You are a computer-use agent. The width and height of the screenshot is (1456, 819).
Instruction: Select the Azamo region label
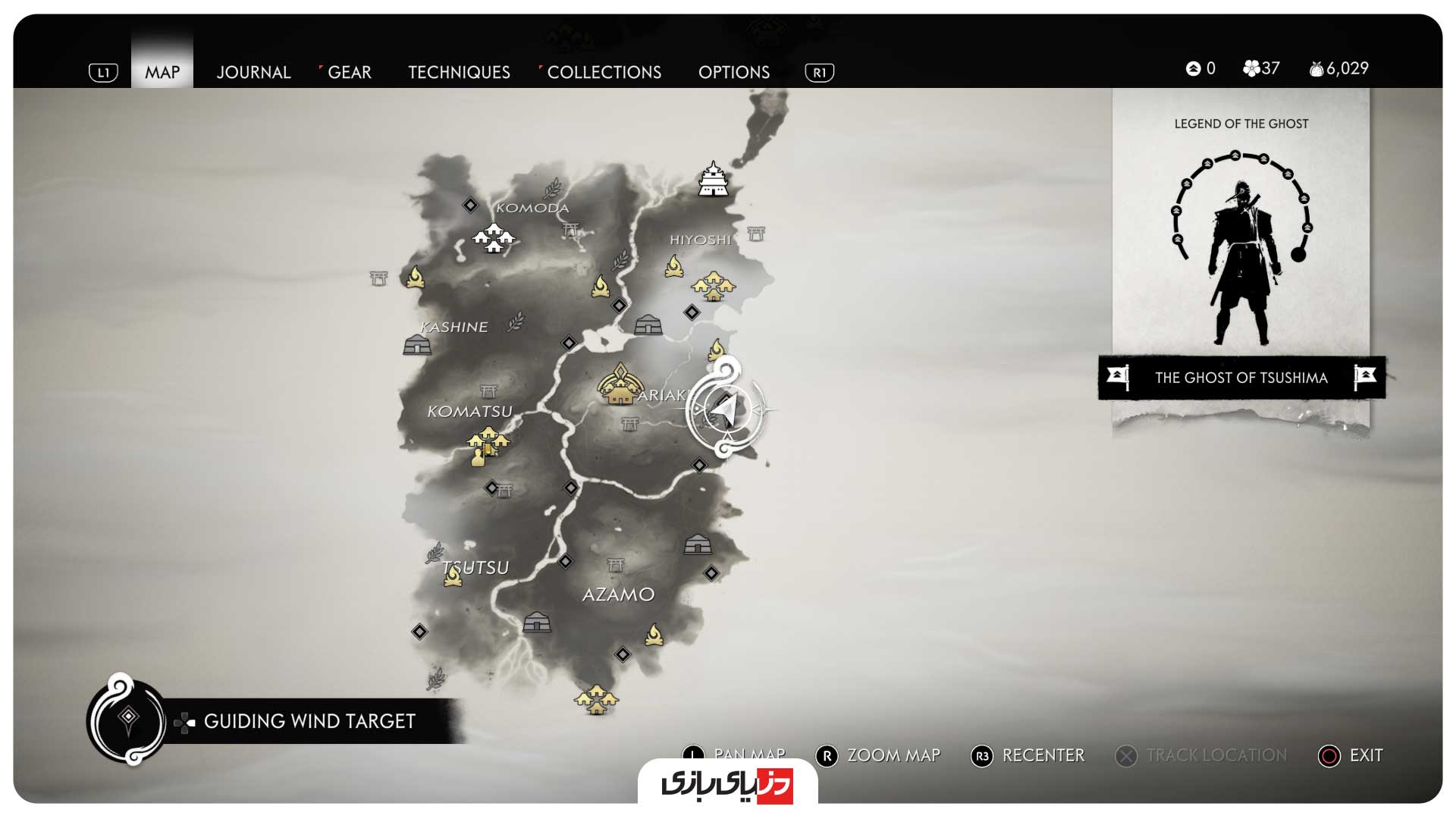point(618,595)
